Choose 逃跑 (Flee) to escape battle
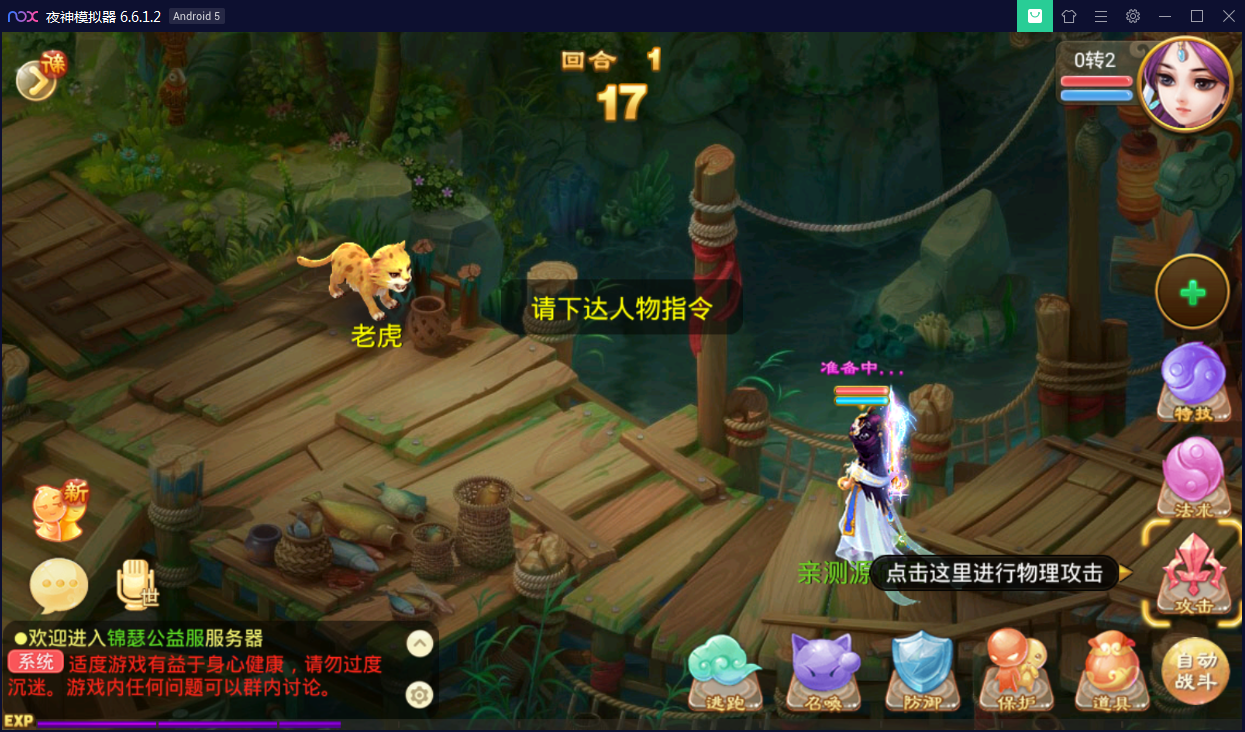Screen dimensions: 1245x732 tap(725, 672)
